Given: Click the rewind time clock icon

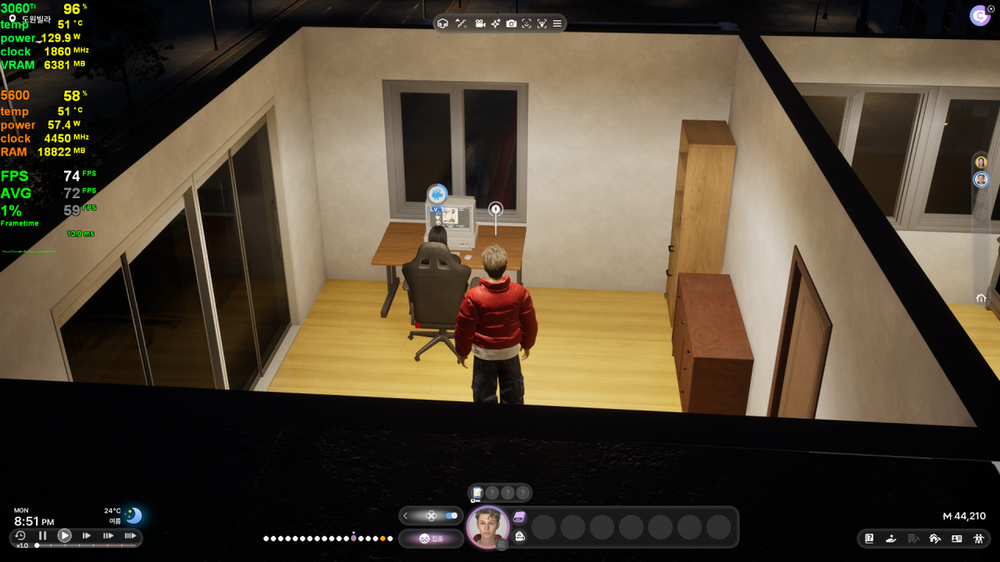Looking at the screenshot, I should coord(20,536).
